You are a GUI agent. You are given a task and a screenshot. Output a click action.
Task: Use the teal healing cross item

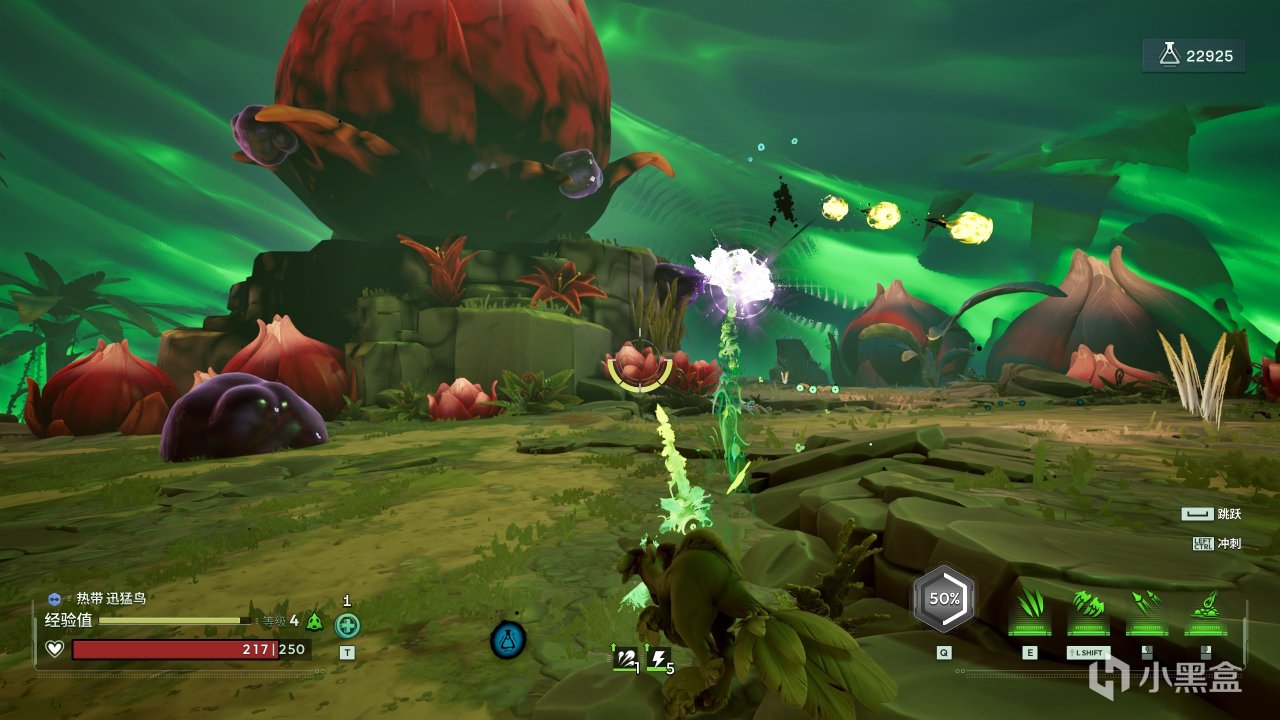347,626
